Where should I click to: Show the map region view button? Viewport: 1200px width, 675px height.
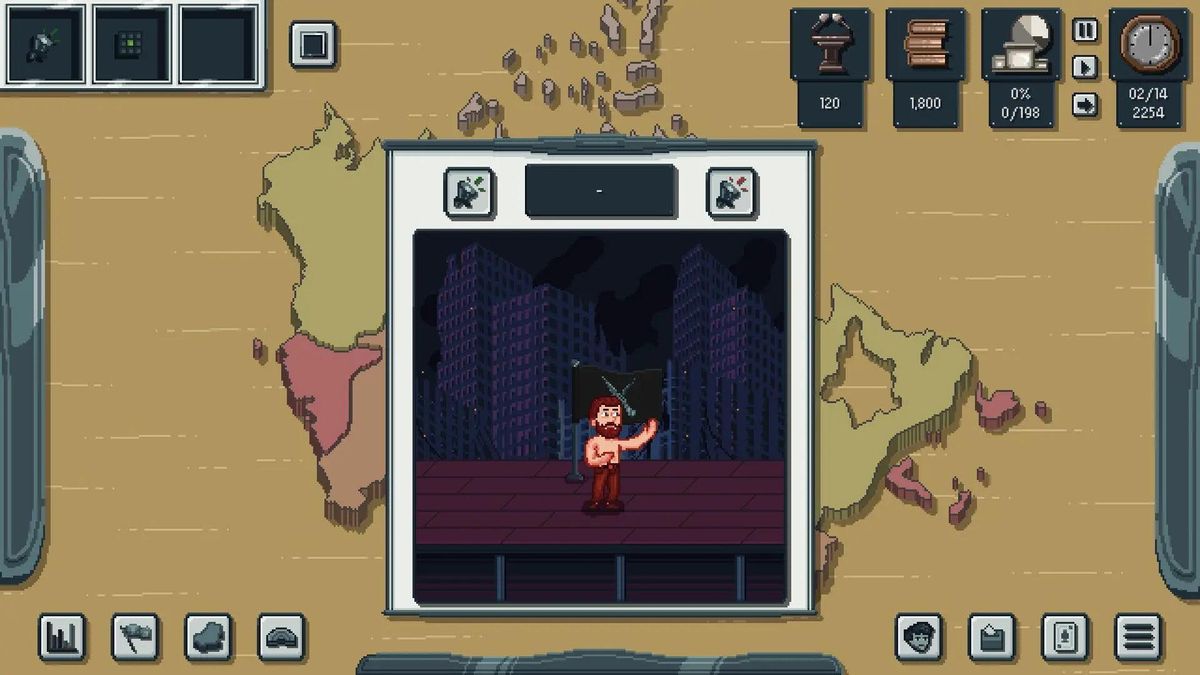(209, 637)
